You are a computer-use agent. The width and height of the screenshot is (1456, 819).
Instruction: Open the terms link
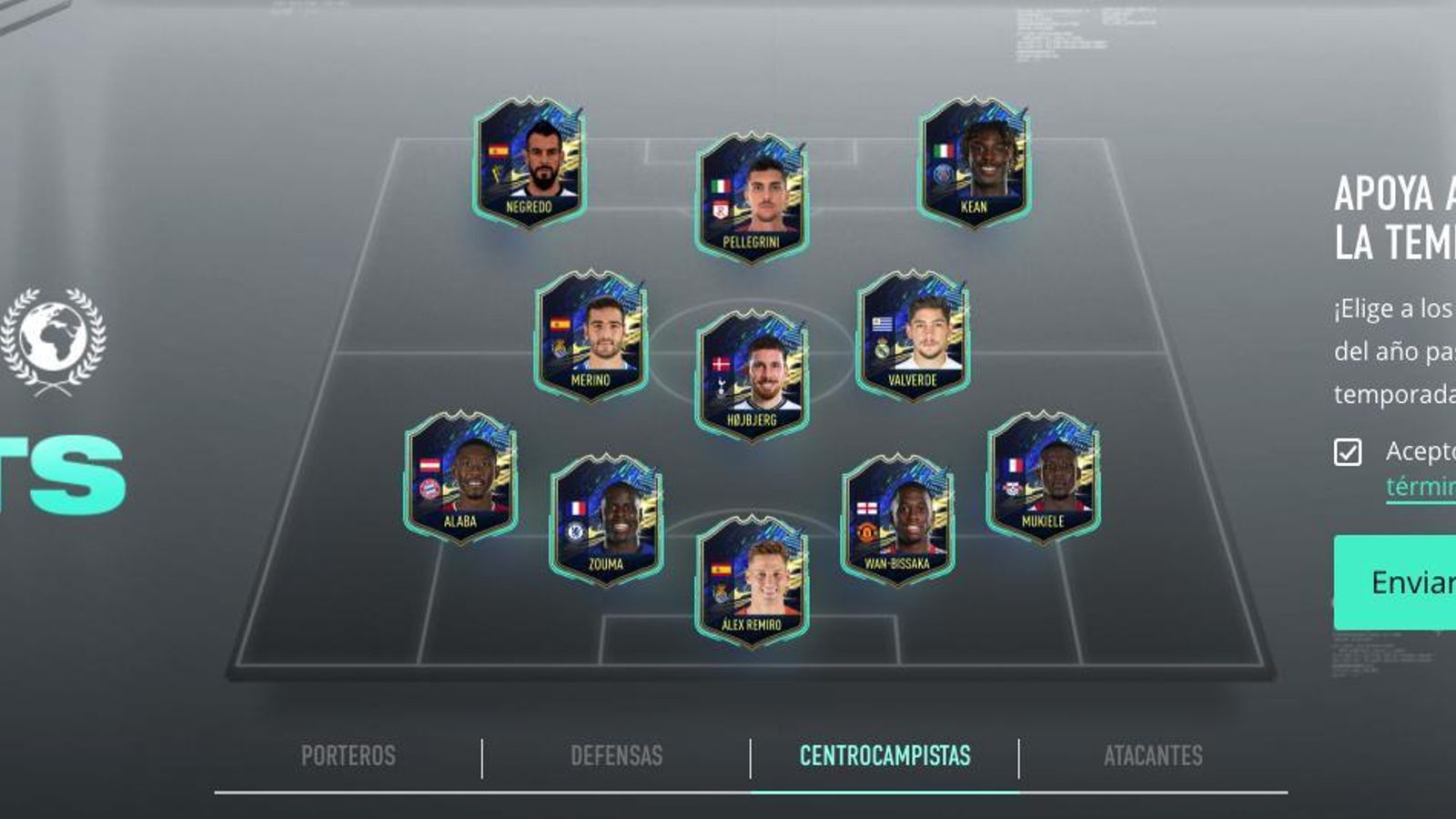point(1420,487)
